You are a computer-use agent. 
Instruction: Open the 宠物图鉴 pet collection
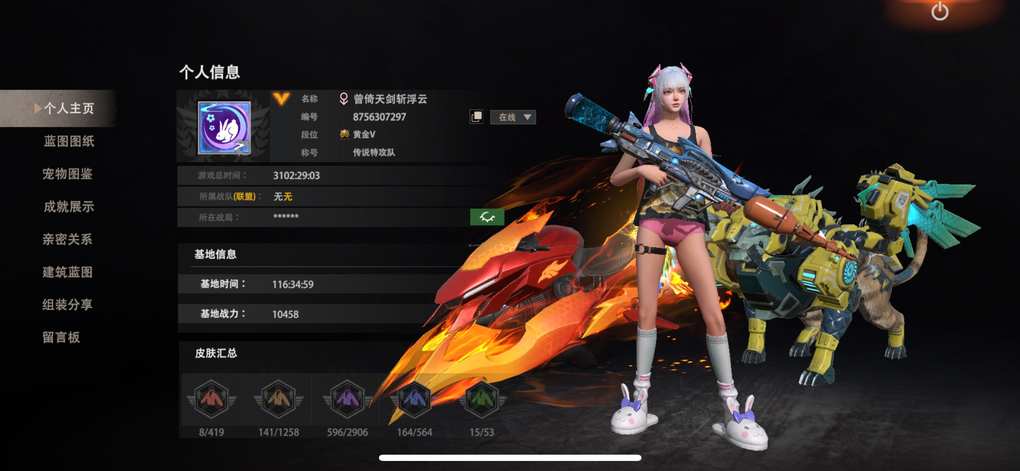pyautogui.click(x=68, y=174)
